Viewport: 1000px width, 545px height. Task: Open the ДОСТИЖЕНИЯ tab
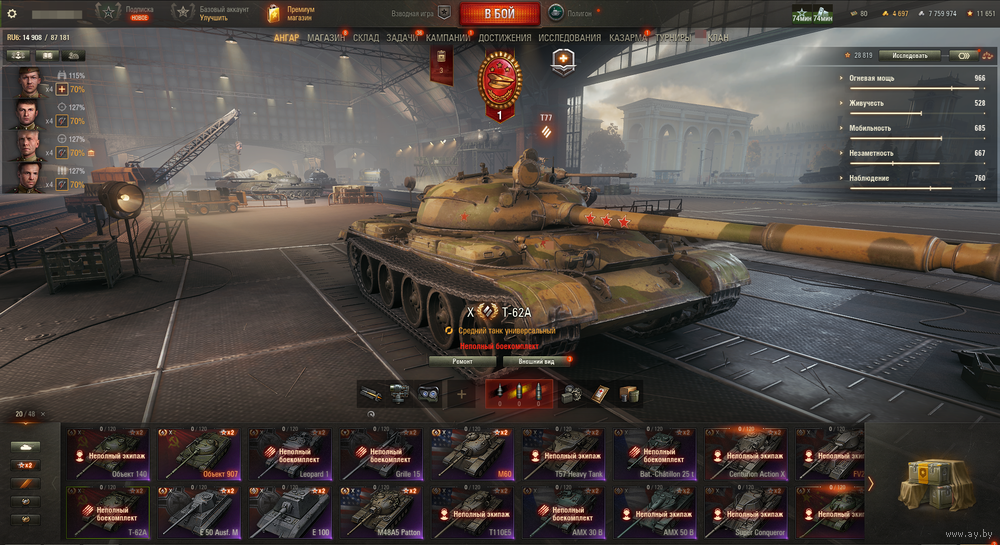tap(505, 38)
